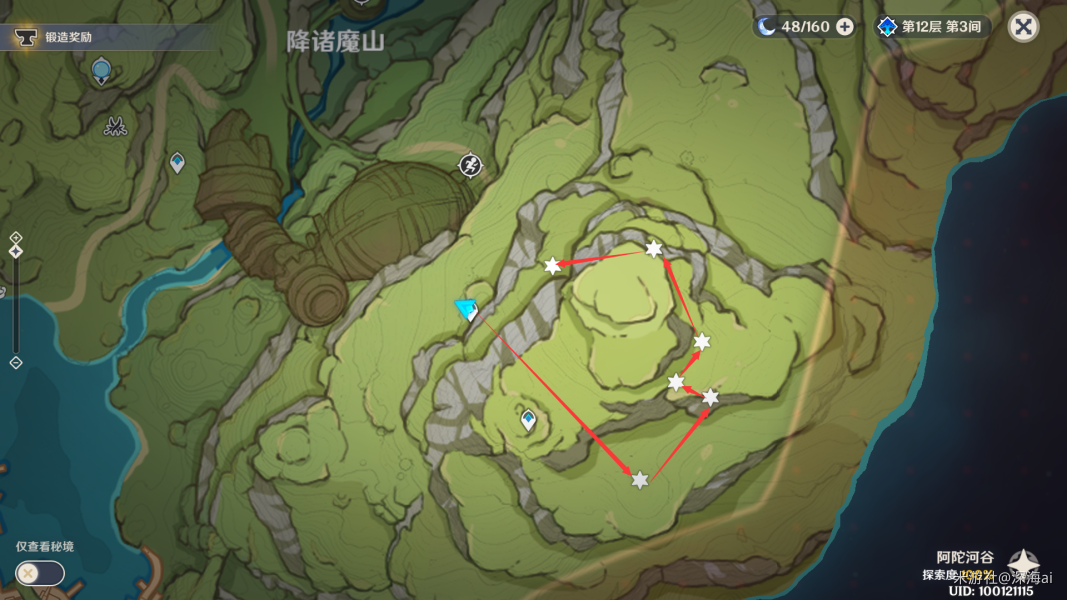Open the region selector star next to 阿陀河谷
Viewport: 1067px width, 600px height.
pyautogui.click(x=1024, y=564)
